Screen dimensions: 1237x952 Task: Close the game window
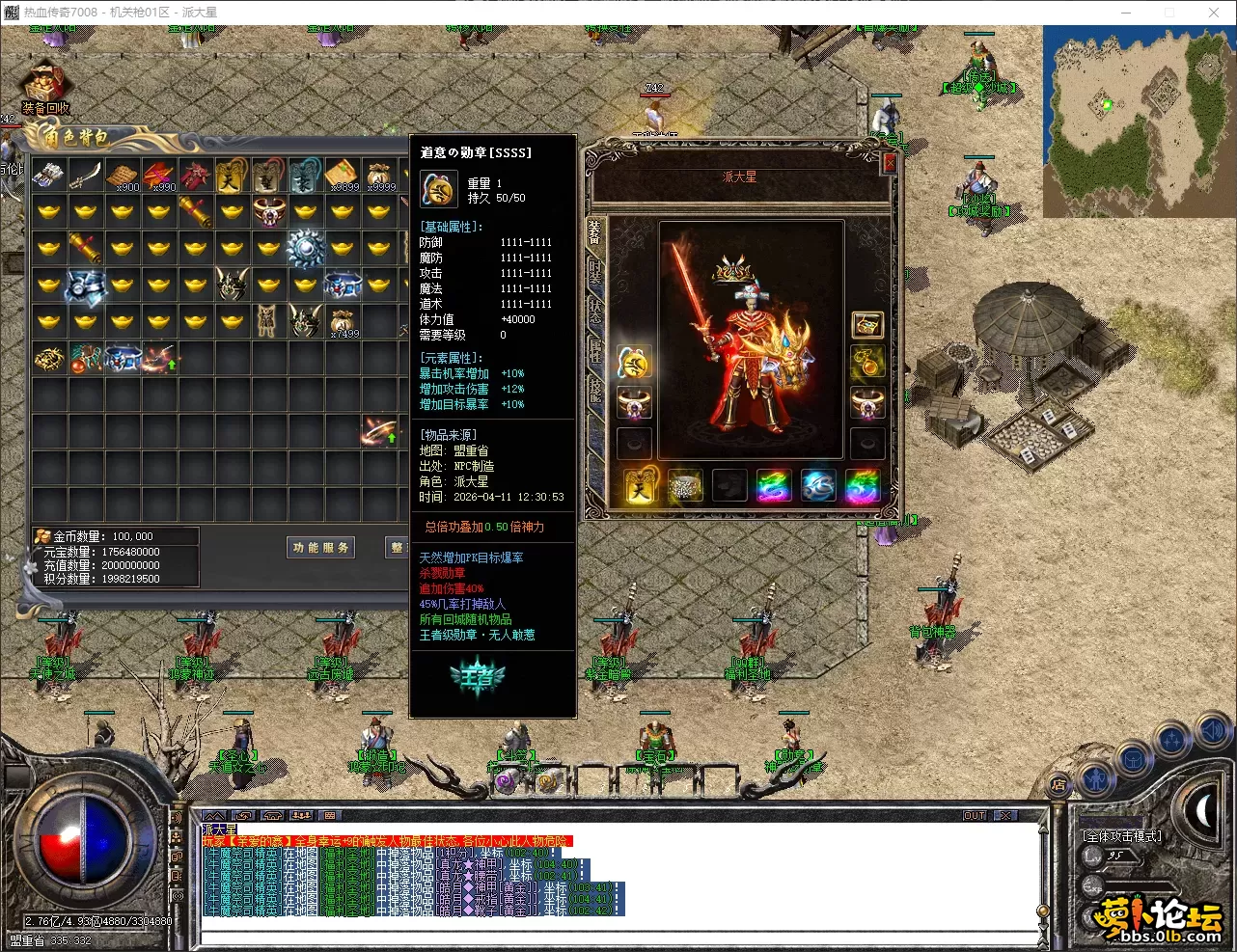click(1214, 13)
